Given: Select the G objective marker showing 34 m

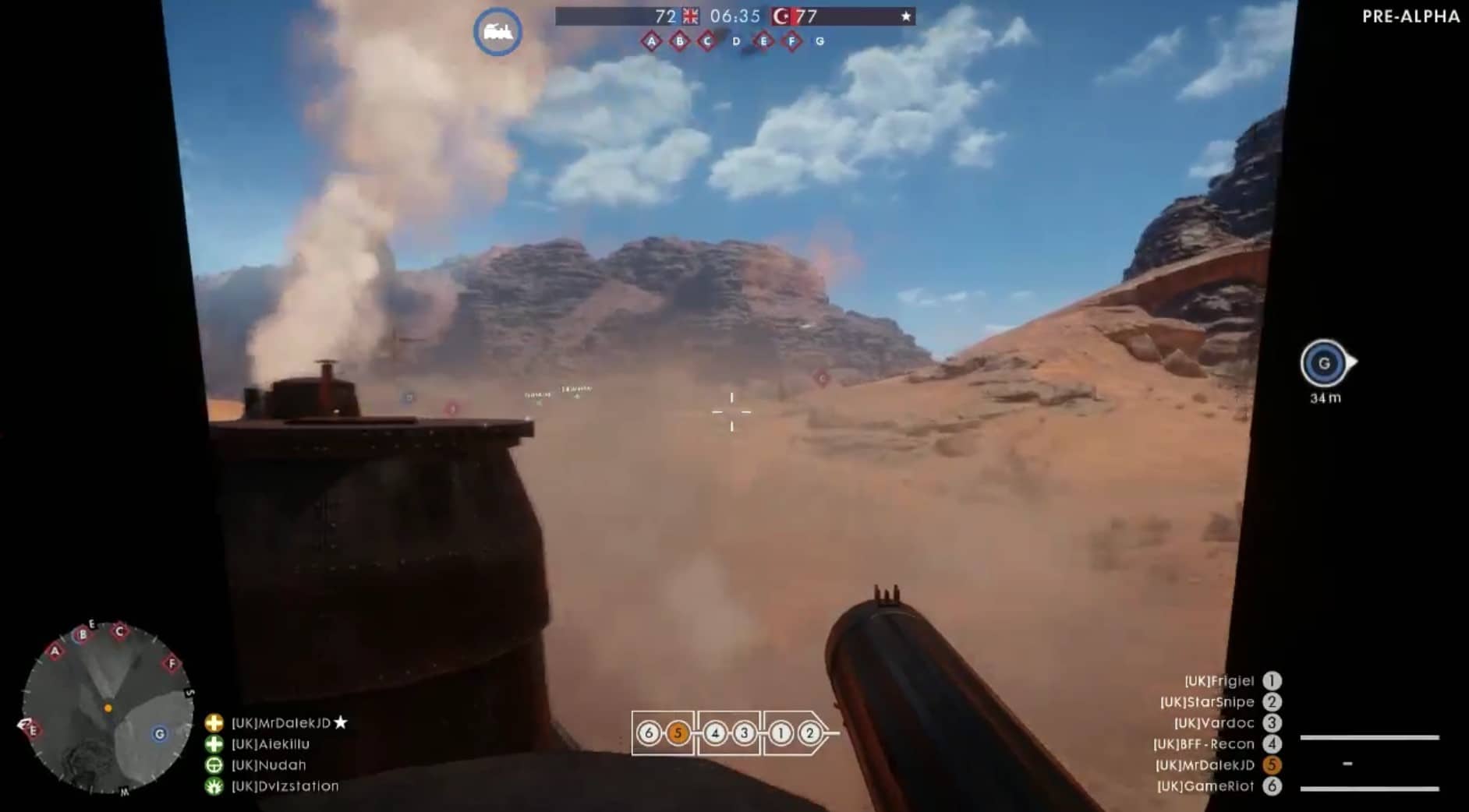Looking at the screenshot, I should coord(1324,363).
